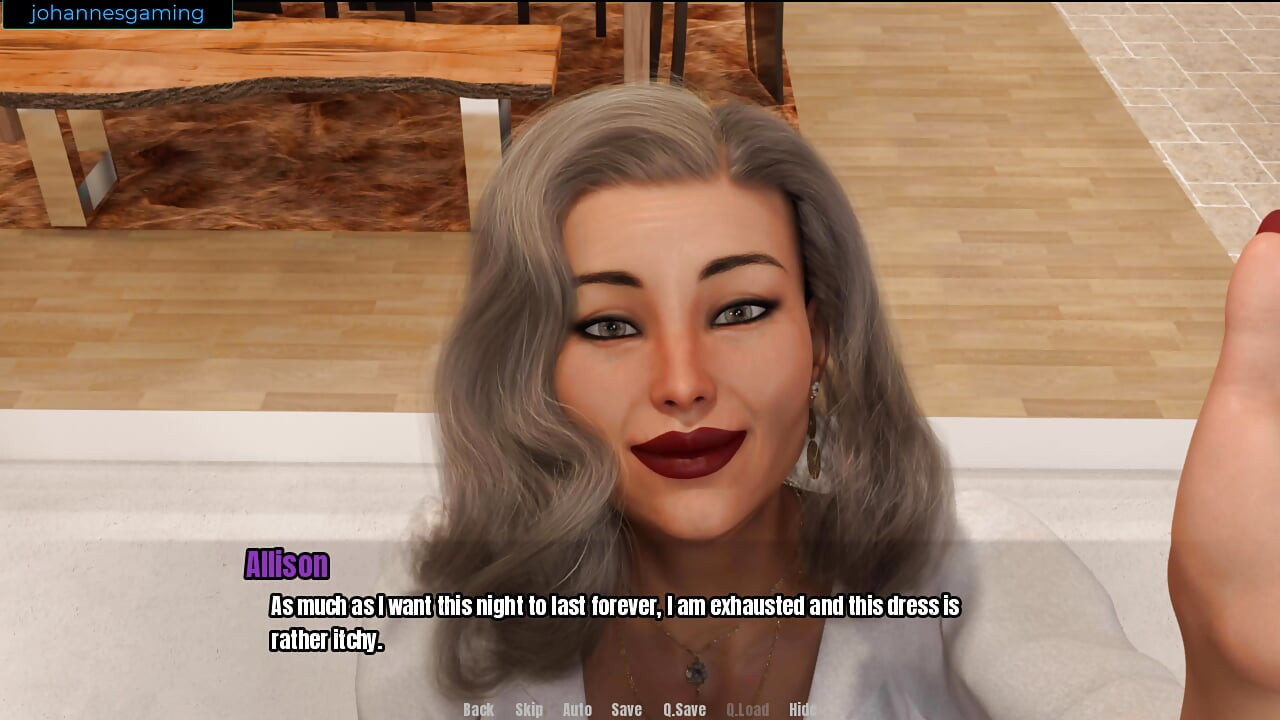Image resolution: width=1280 pixels, height=720 pixels.
Task: Perform a Q.Save quick save
Action: coord(687,709)
